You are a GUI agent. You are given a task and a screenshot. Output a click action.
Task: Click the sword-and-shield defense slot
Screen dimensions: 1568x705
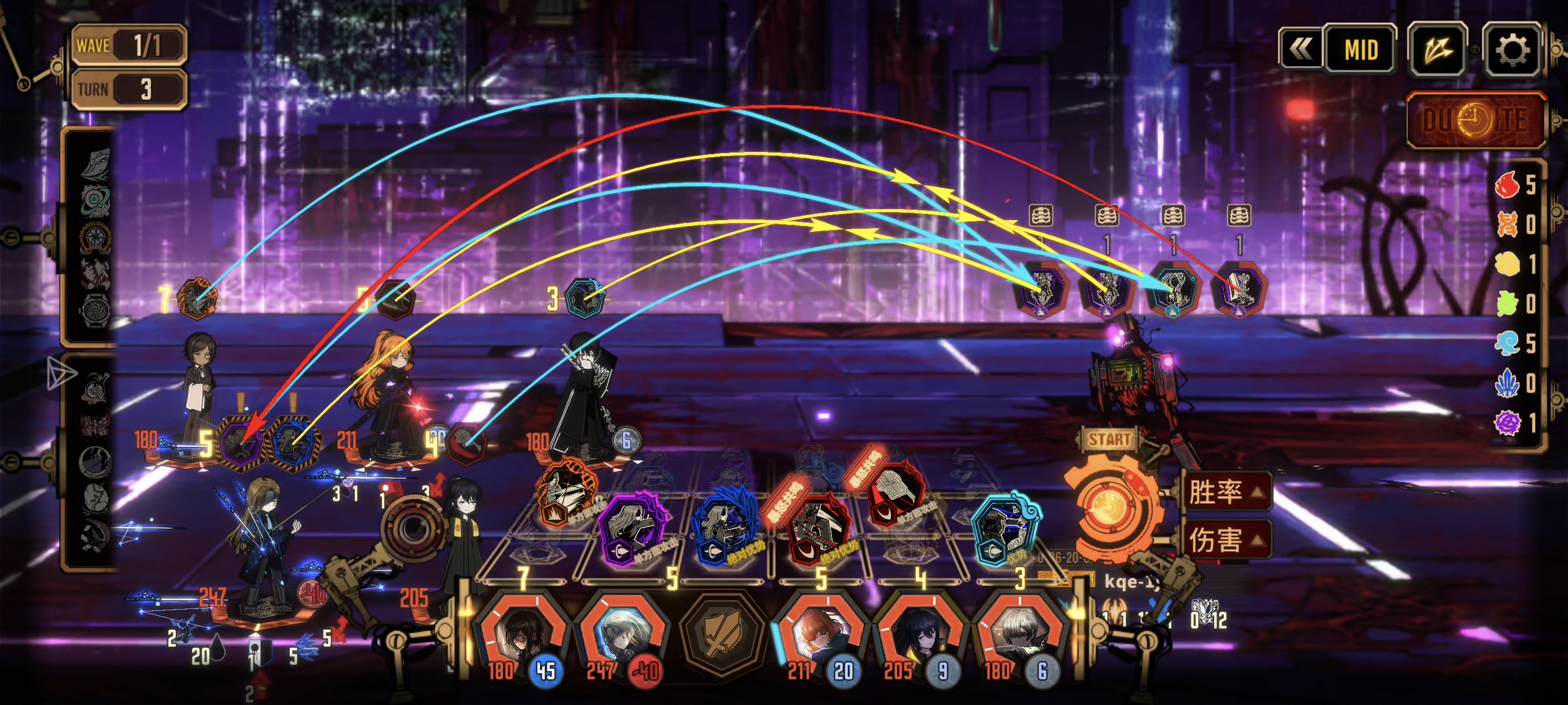point(722,636)
